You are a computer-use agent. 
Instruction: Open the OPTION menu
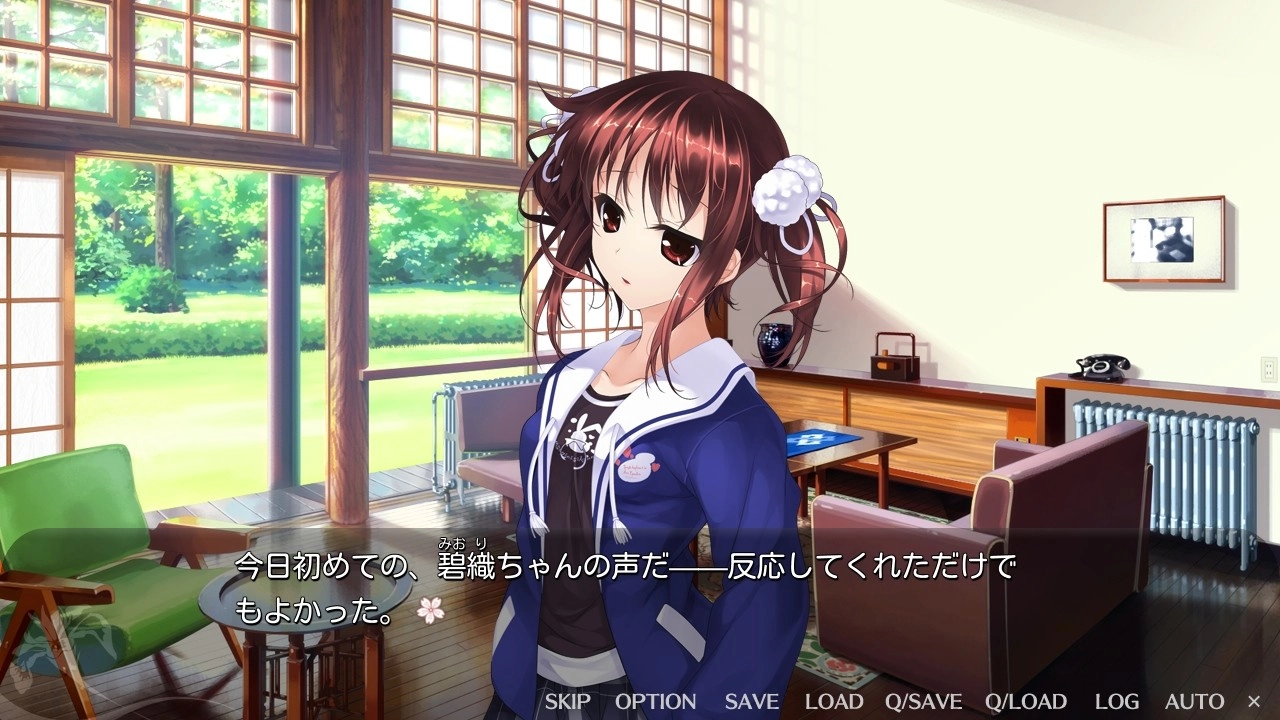(x=655, y=701)
